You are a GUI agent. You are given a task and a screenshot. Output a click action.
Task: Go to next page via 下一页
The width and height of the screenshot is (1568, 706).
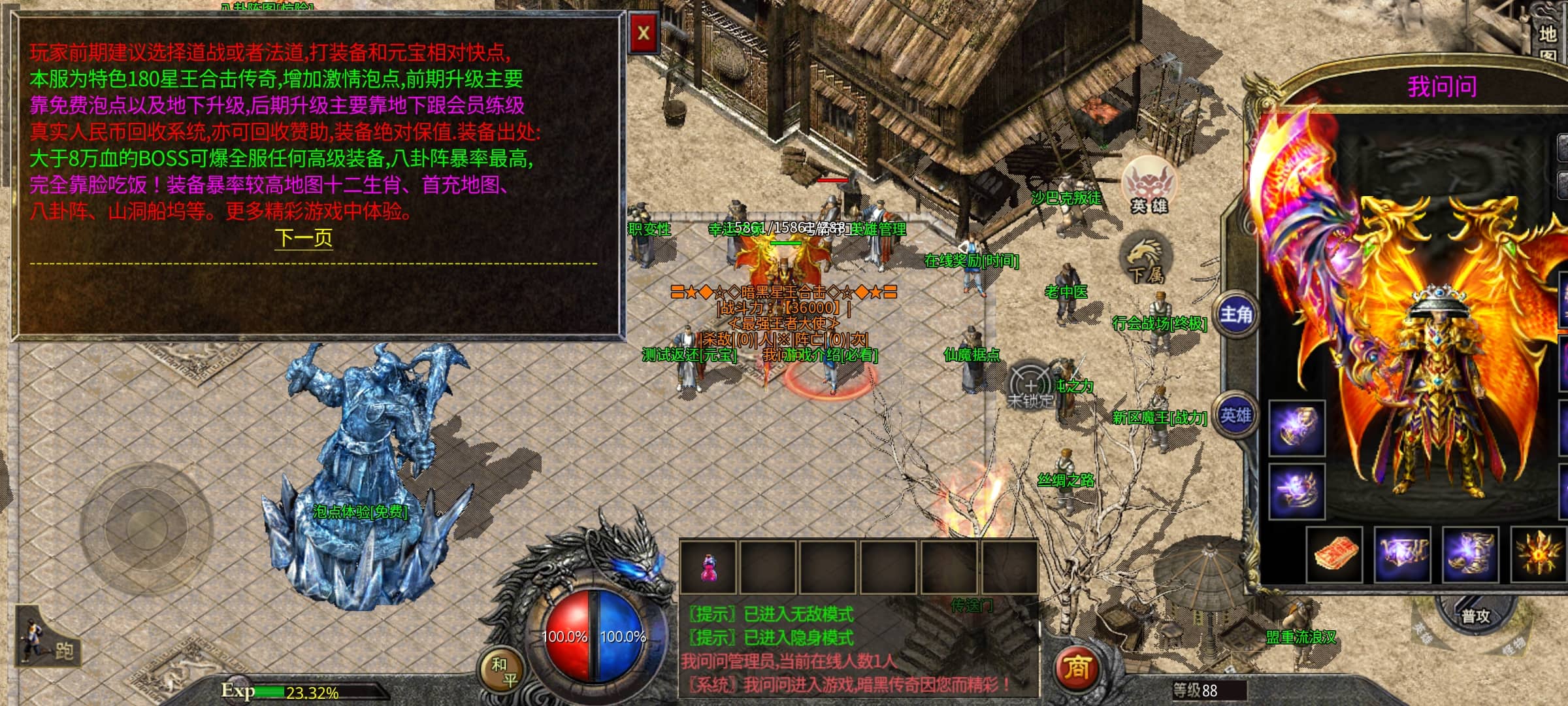coord(304,237)
